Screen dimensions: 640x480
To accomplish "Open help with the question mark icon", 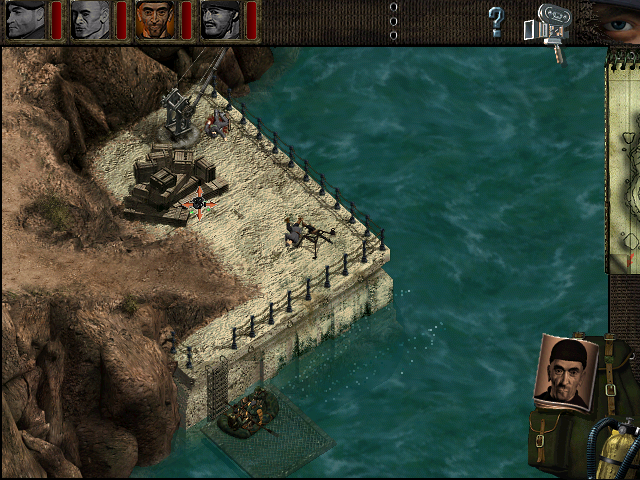I will tap(496, 21).
